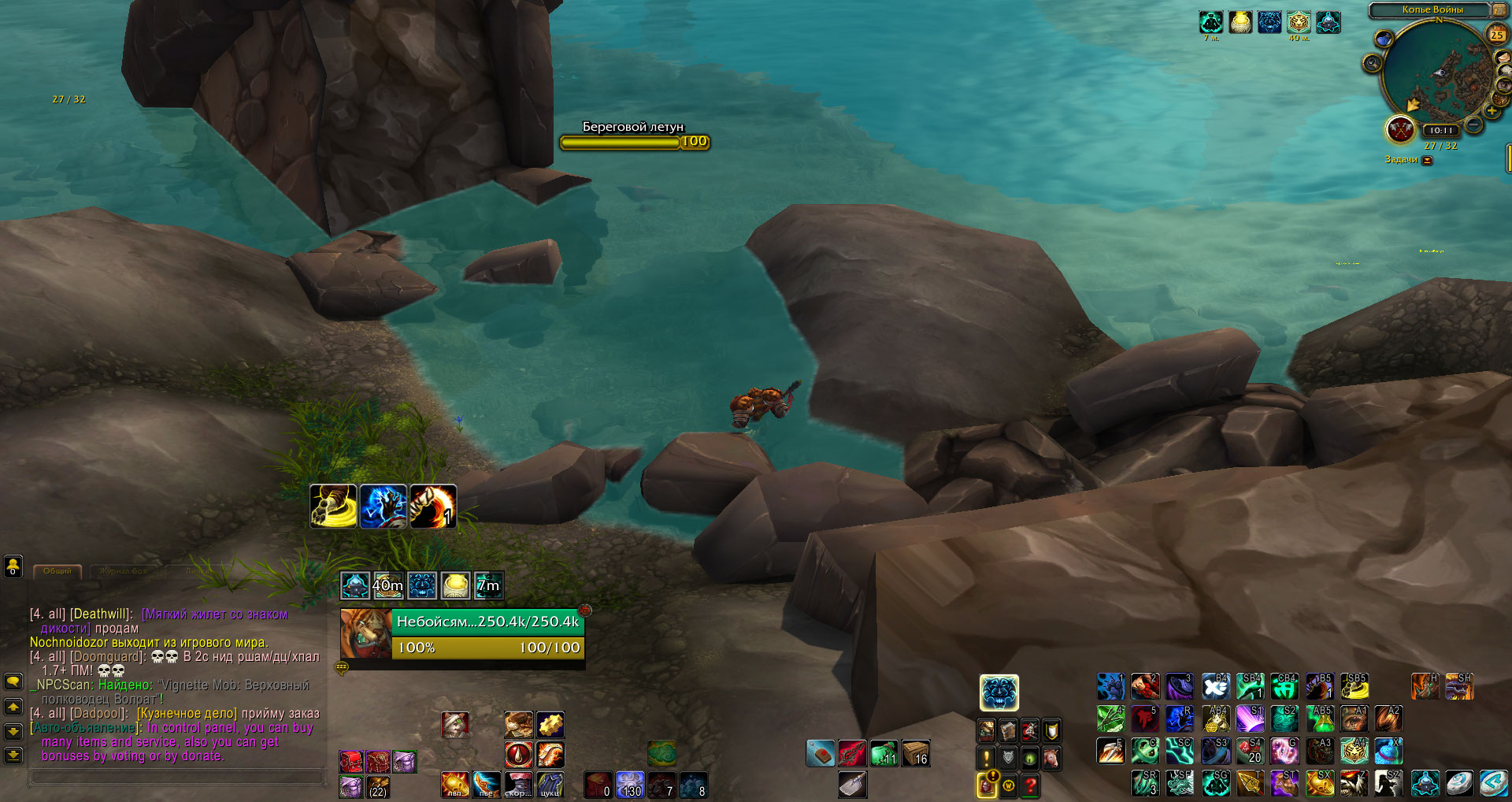Activate the green potion flask on AB5

click(x=1321, y=718)
